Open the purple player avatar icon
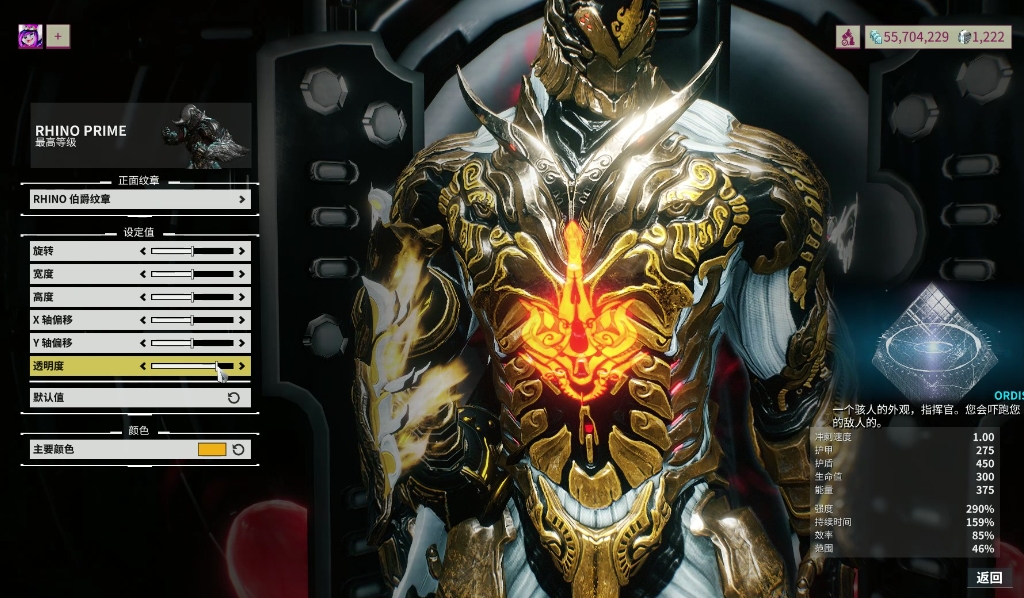1024x598 pixels. pyautogui.click(x=30, y=37)
